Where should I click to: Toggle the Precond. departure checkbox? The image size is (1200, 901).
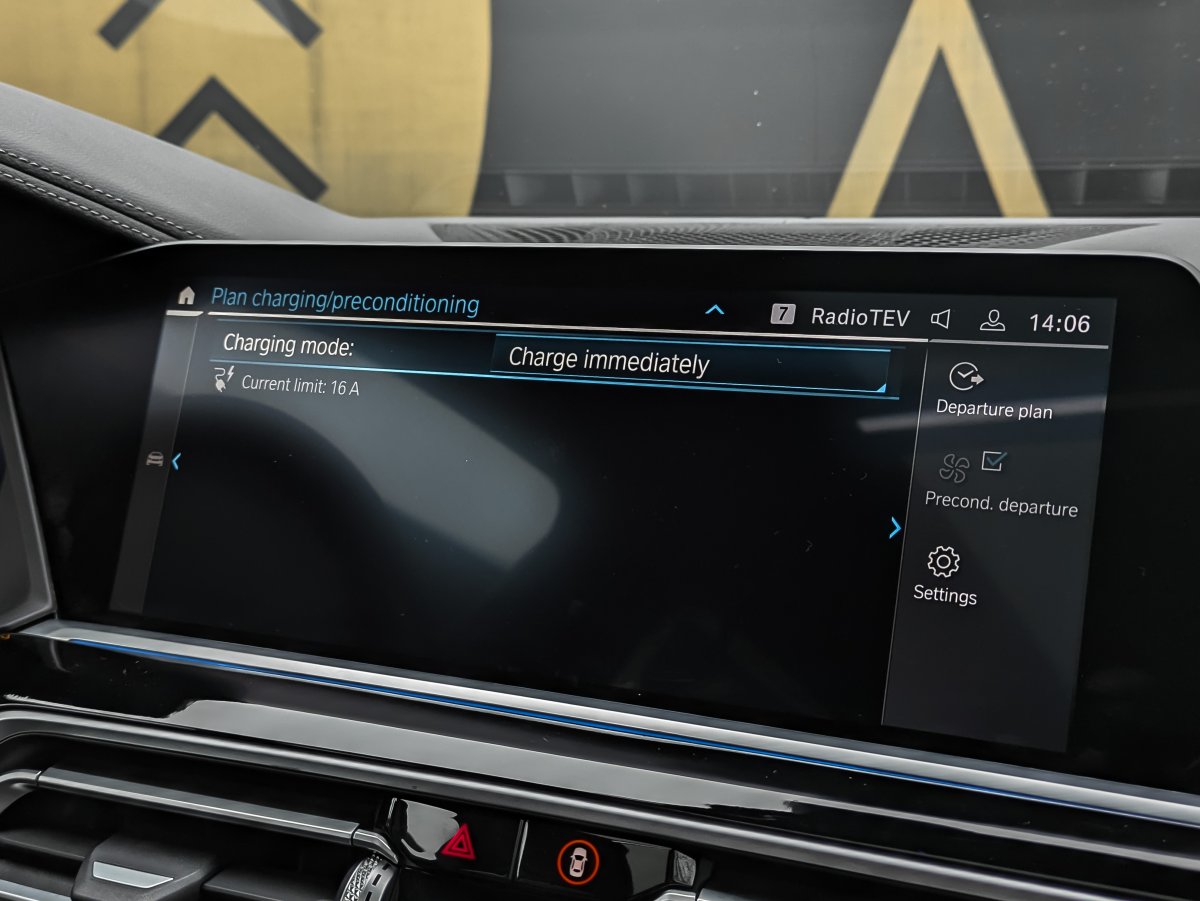point(993,461)
